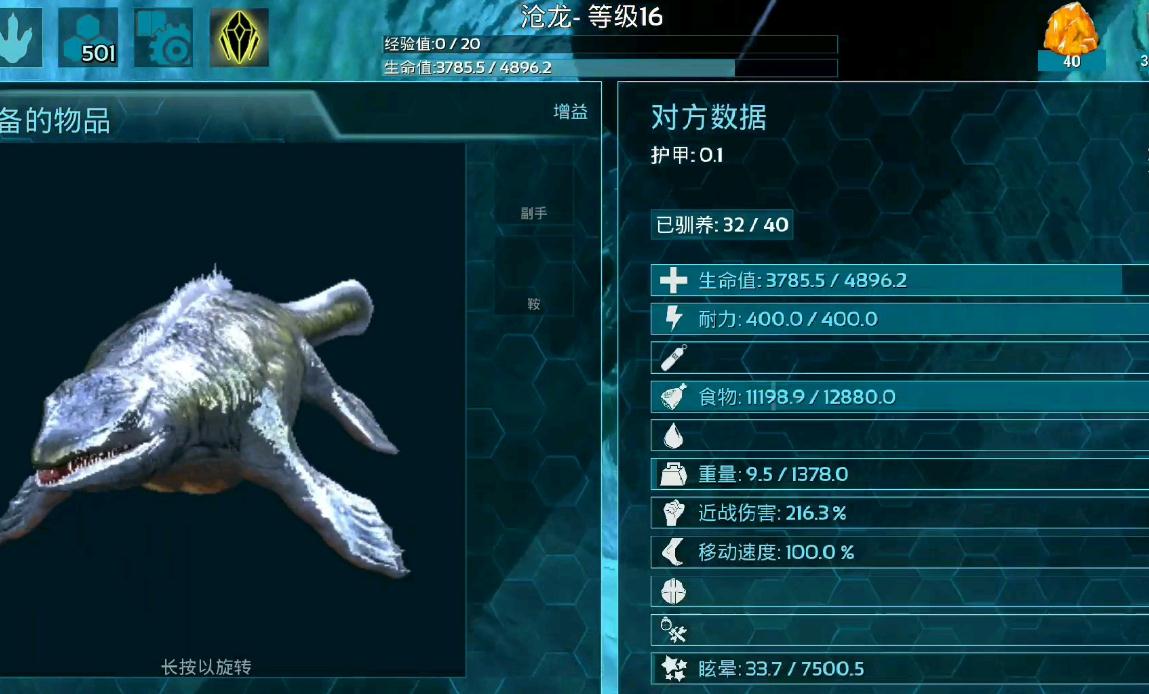The width and height of the screenshot is (1149, 694).
Task: Select the yellow crystal icon
Action: pyautogui.click(x=239, y=38)
